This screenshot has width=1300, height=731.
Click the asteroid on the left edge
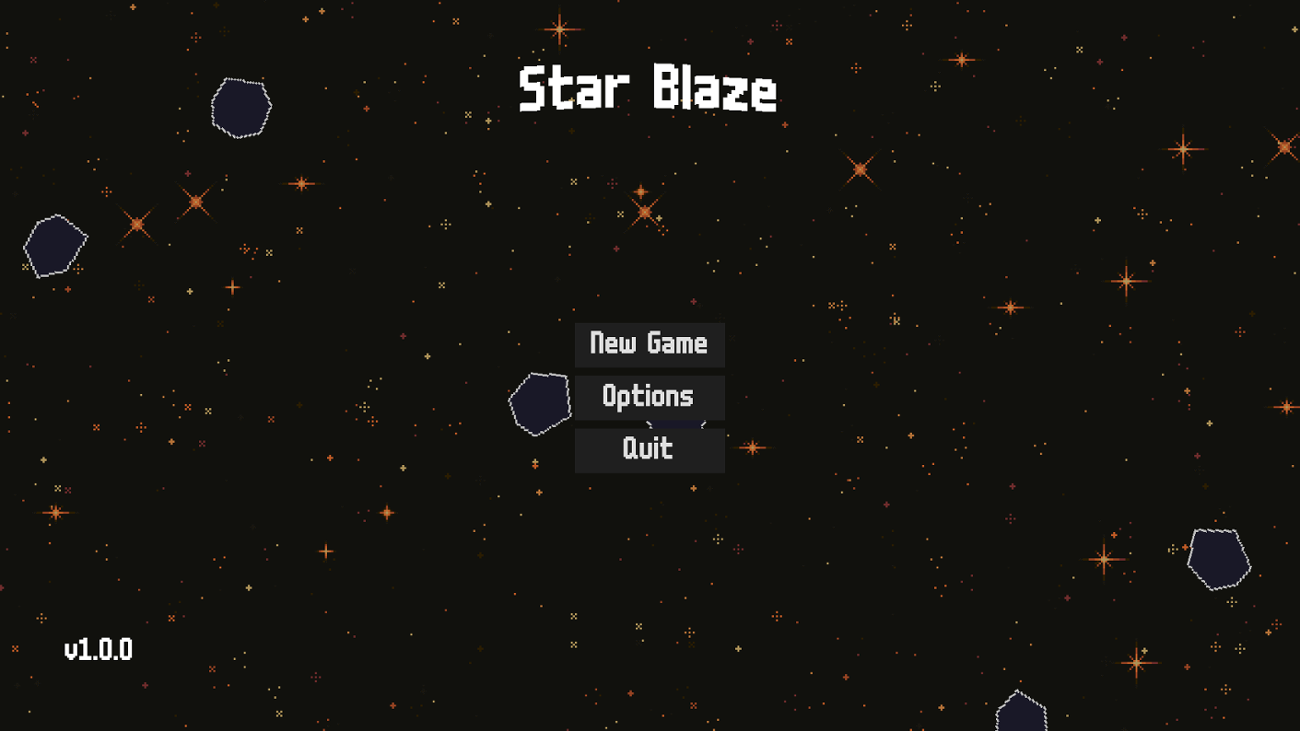point(53,243)
